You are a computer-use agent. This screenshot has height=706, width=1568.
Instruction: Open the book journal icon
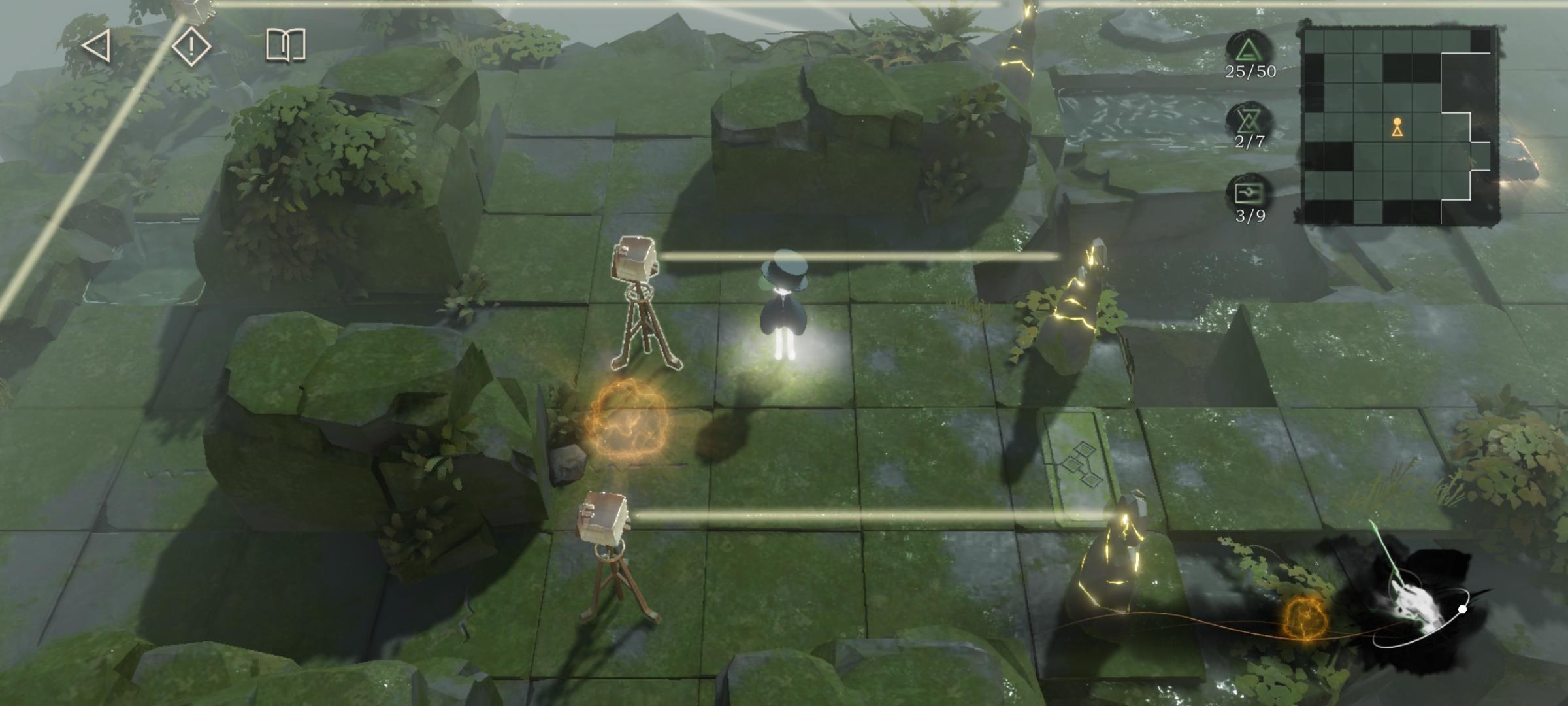[286, 46]
